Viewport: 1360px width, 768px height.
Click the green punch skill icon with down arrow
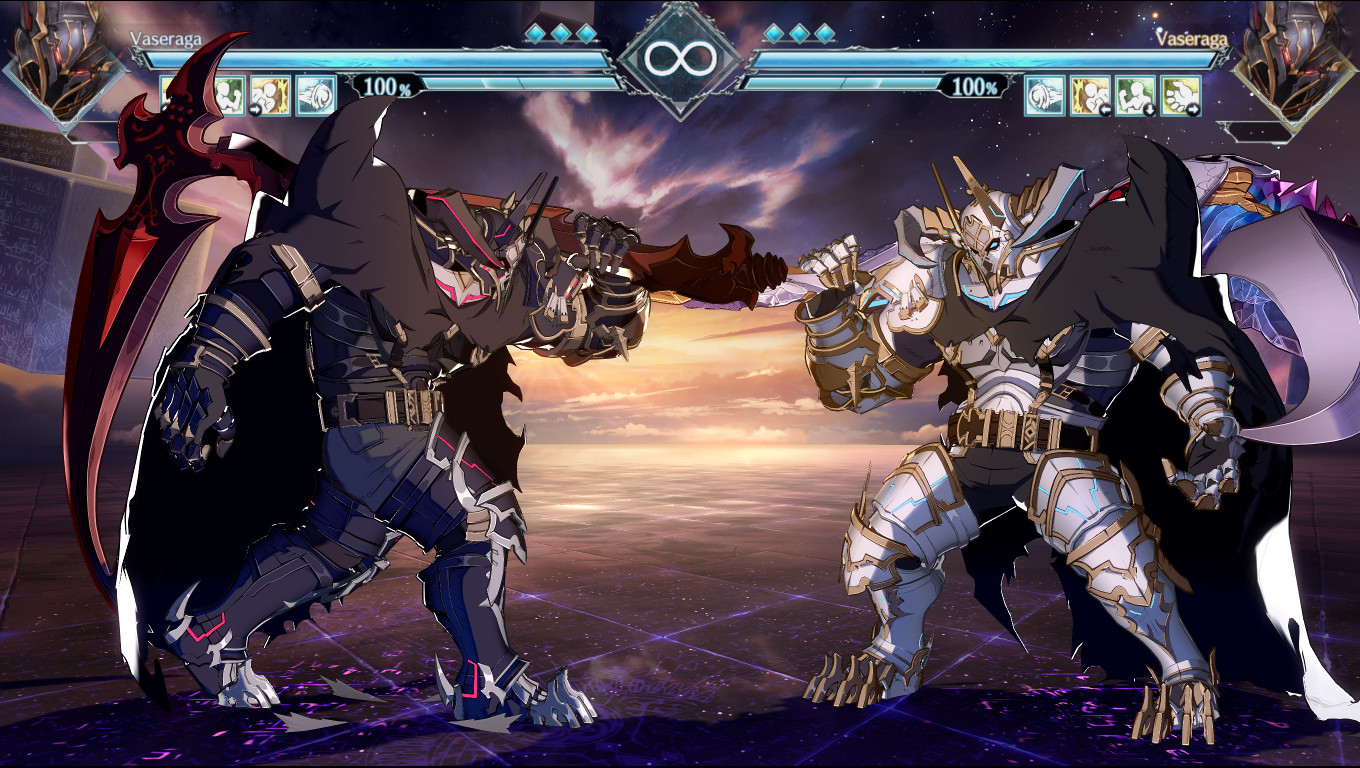1136,95
